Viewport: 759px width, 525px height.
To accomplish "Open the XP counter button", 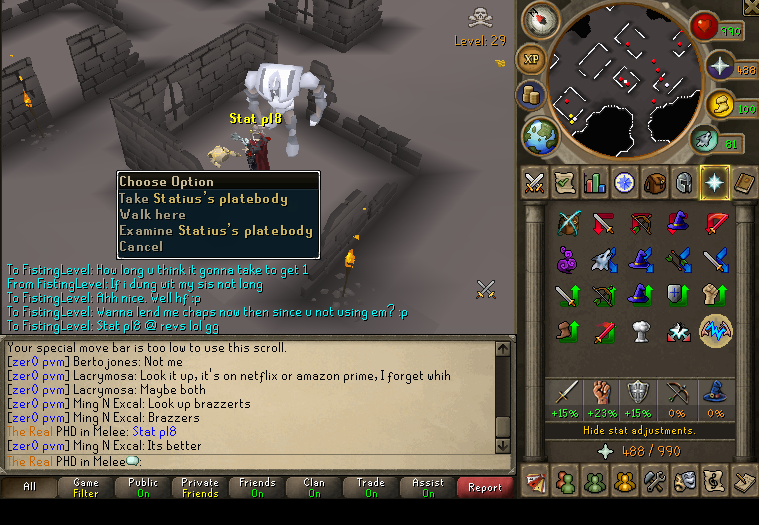I will click(x=532, y=59).
